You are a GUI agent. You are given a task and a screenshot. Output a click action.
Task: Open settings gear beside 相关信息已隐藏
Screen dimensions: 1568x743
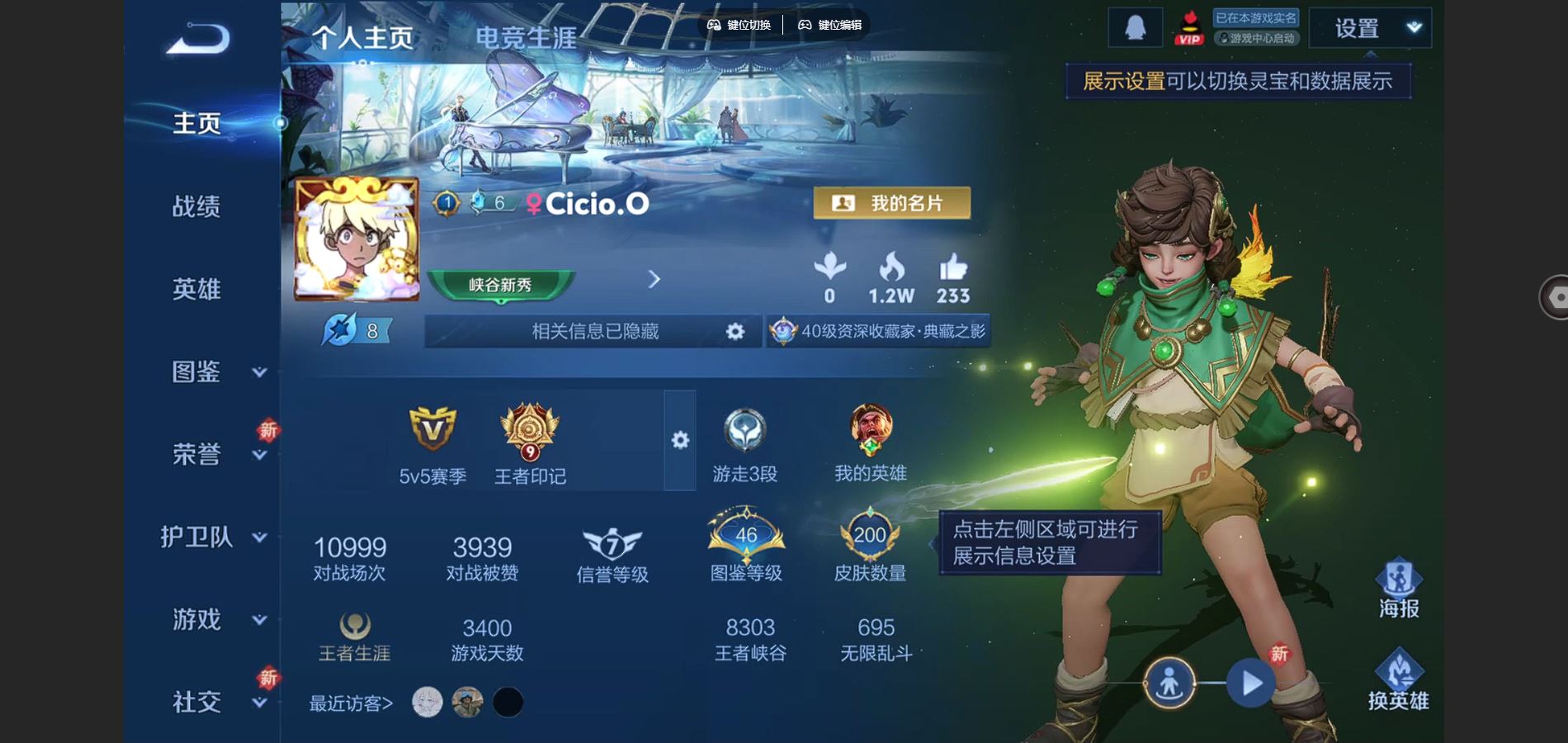734,331
